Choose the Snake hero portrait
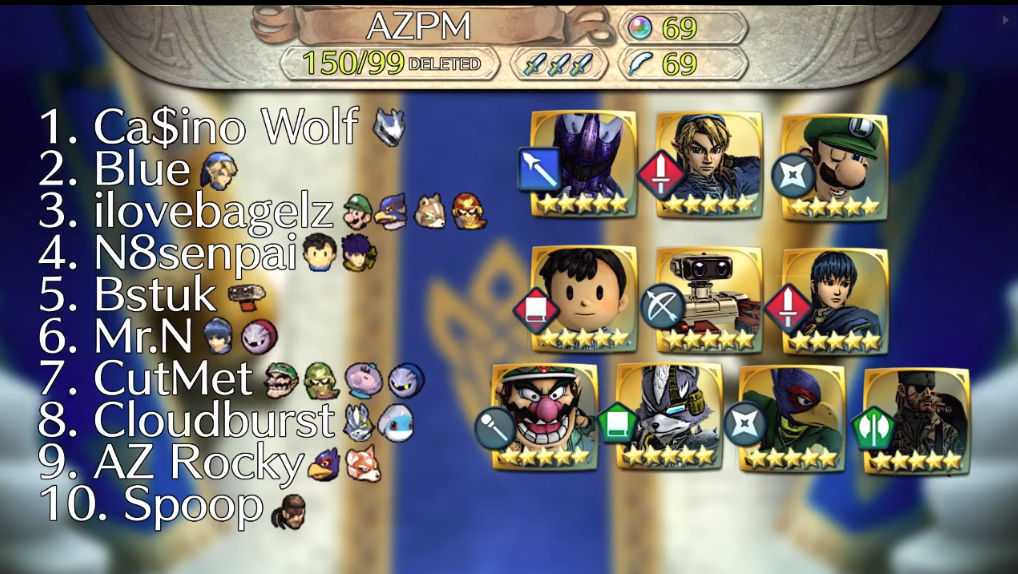Viewport: 1018px width, 574px height. point(915,418)
